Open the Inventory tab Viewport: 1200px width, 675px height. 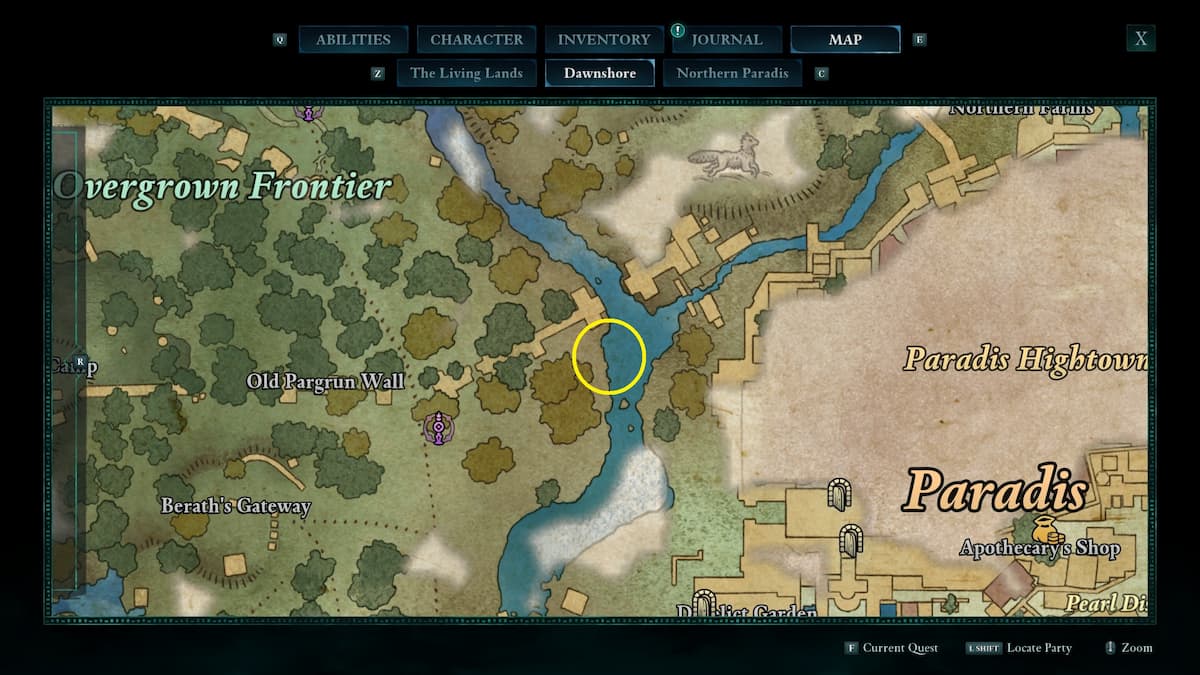pyautogui.click(x=604, y=40)
